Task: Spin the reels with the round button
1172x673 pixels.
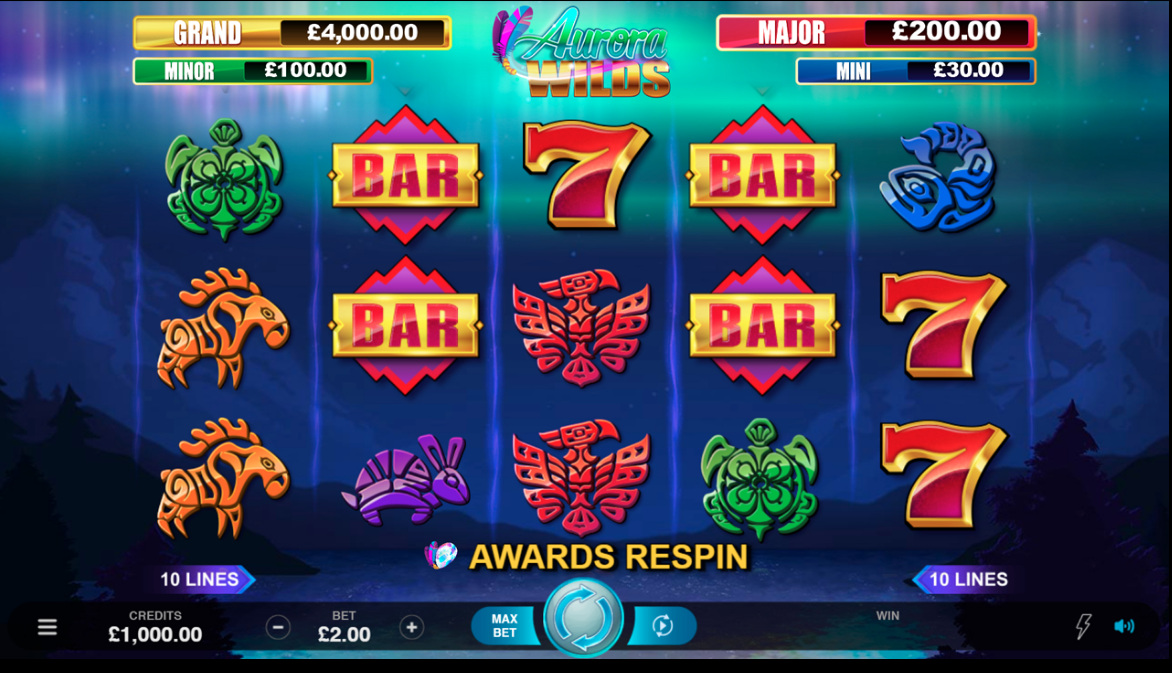Action: click(583, 618)
